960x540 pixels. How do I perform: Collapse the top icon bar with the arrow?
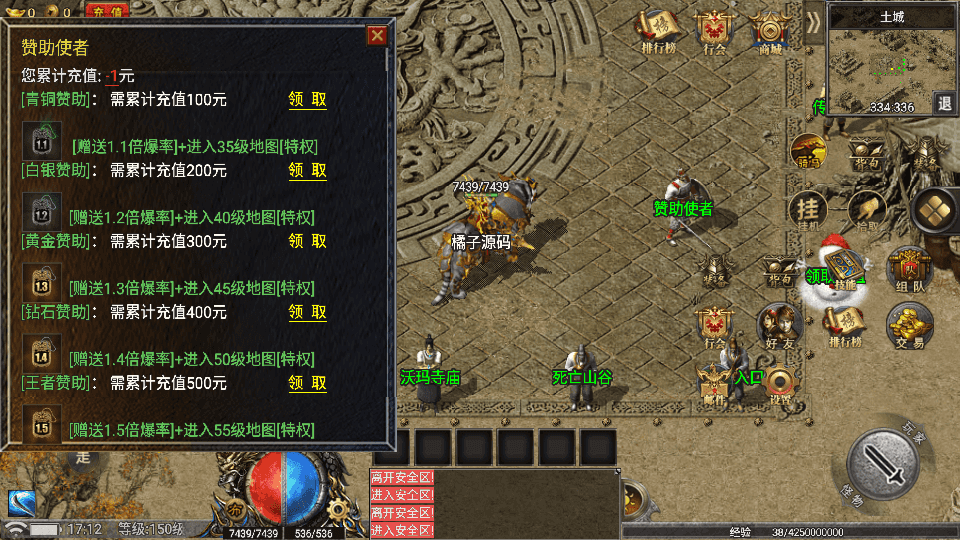pyautogui.click(x=814, y=22)
